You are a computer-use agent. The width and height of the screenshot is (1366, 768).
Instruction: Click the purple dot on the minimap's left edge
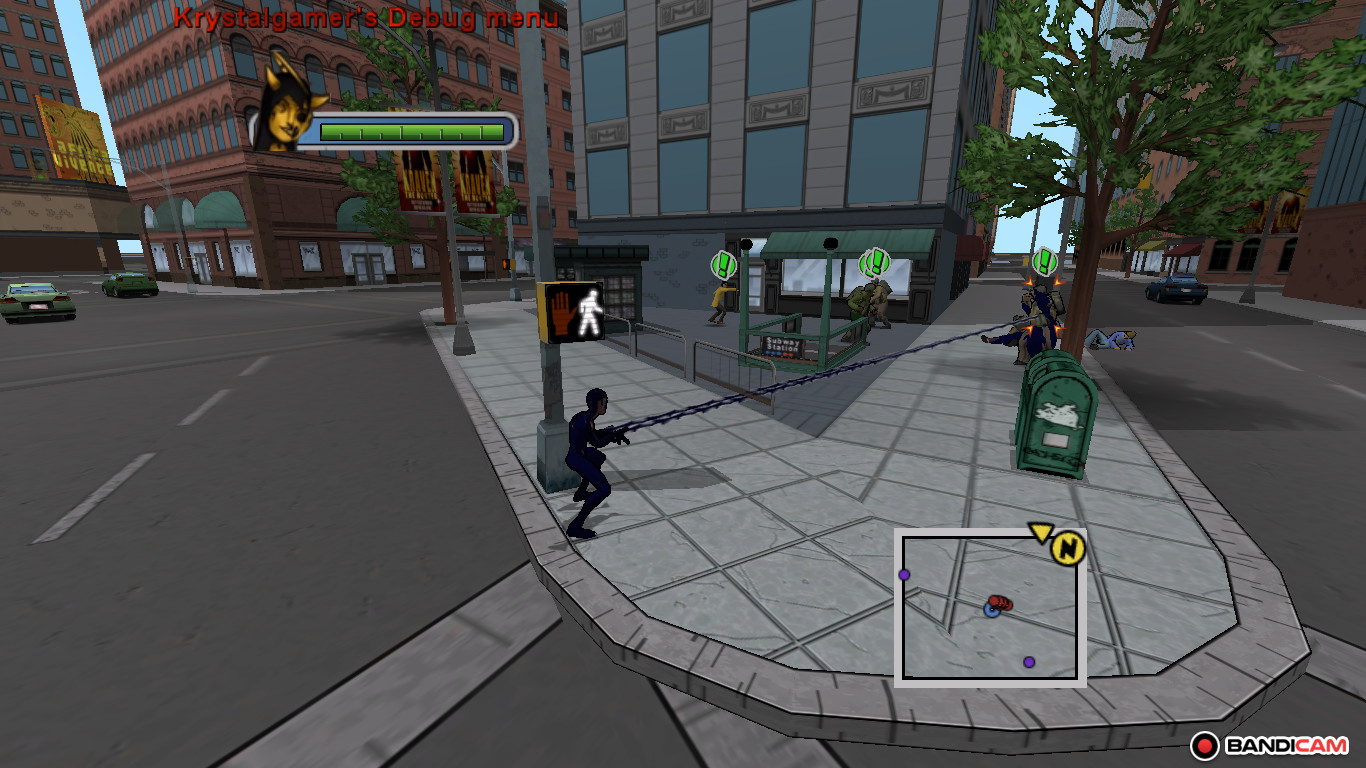(x=905, y=573)
